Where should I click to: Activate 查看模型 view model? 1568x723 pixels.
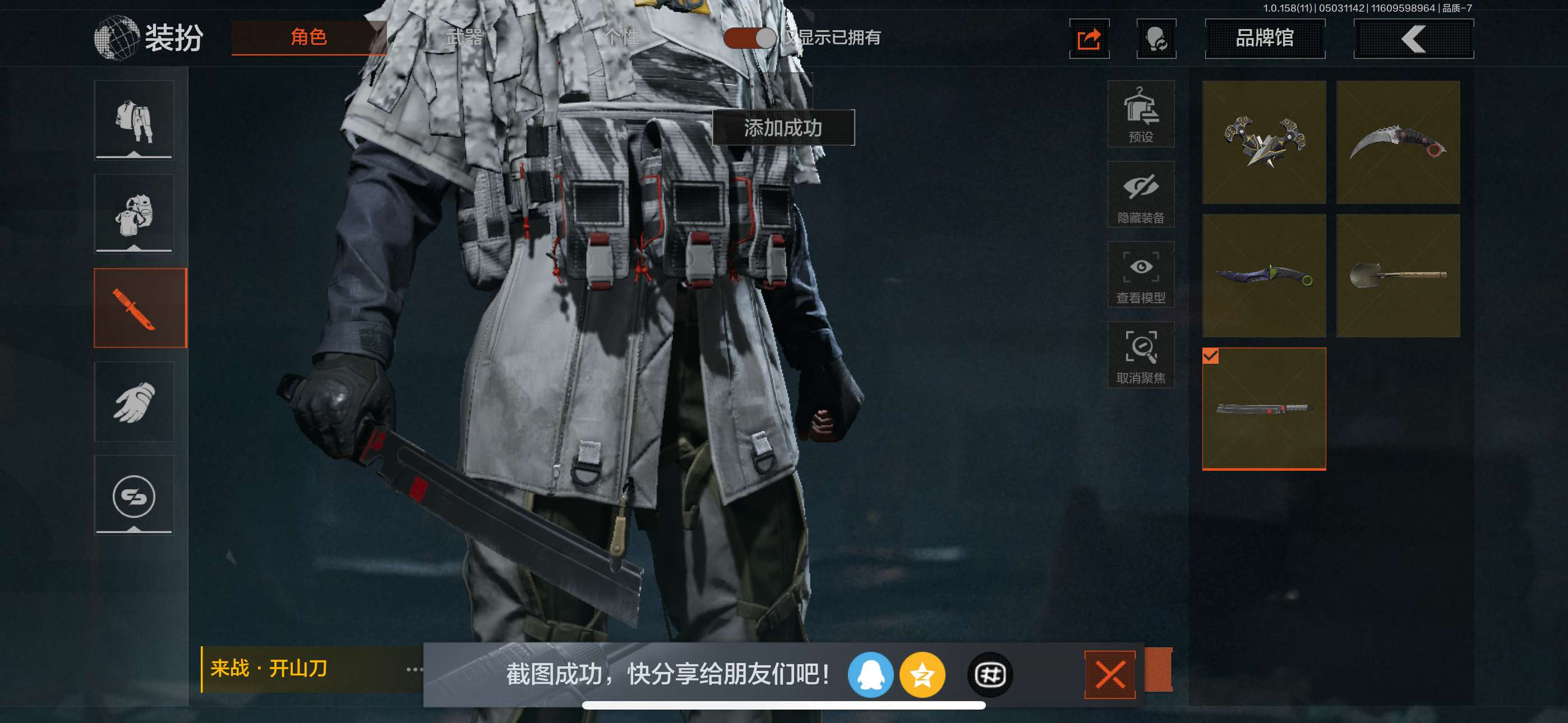pos(1140,275)
